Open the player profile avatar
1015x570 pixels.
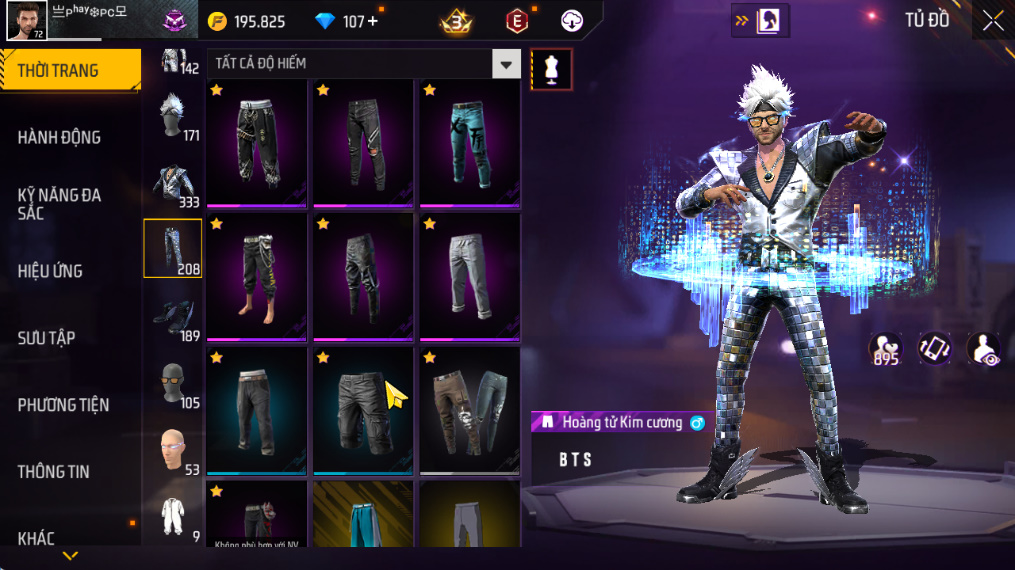pyautogui.click(x=26, y=20)
